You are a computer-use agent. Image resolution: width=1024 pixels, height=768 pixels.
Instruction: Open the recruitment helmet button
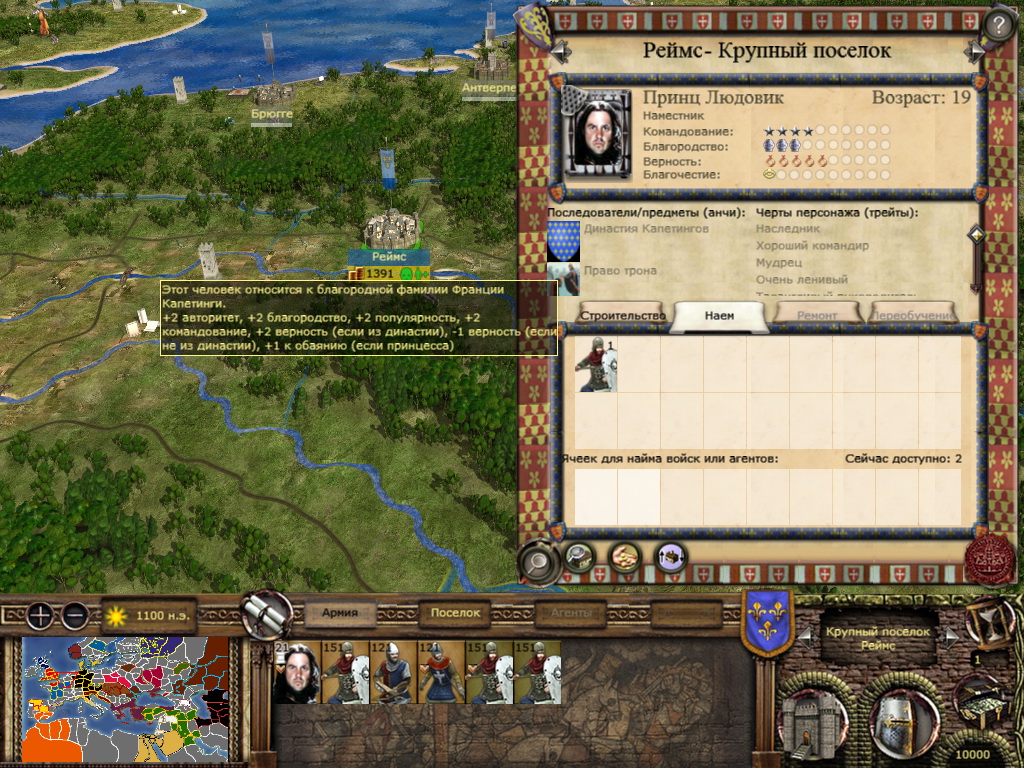(x=904, y=716)
